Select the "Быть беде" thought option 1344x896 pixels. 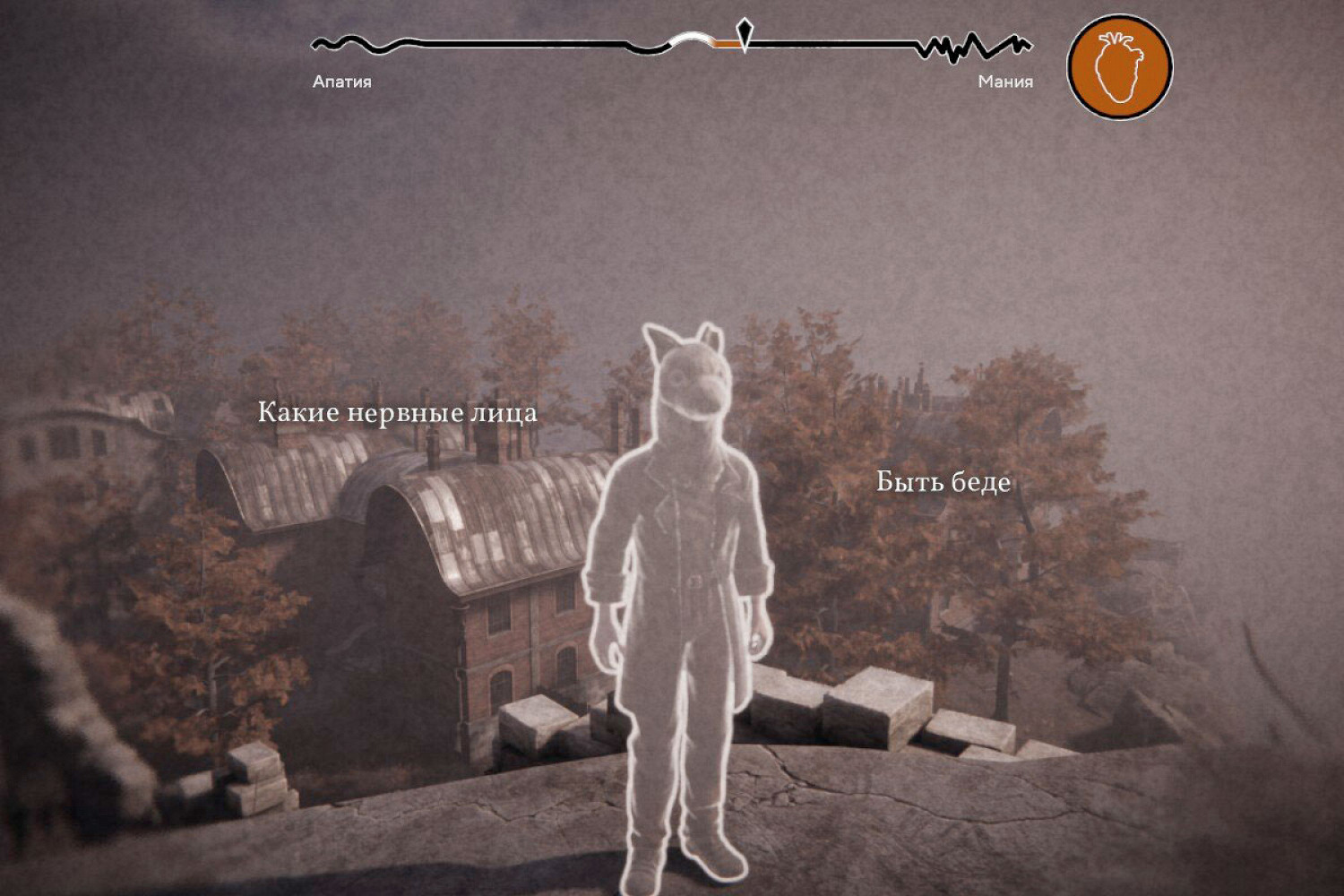click(x=943, y=483)
